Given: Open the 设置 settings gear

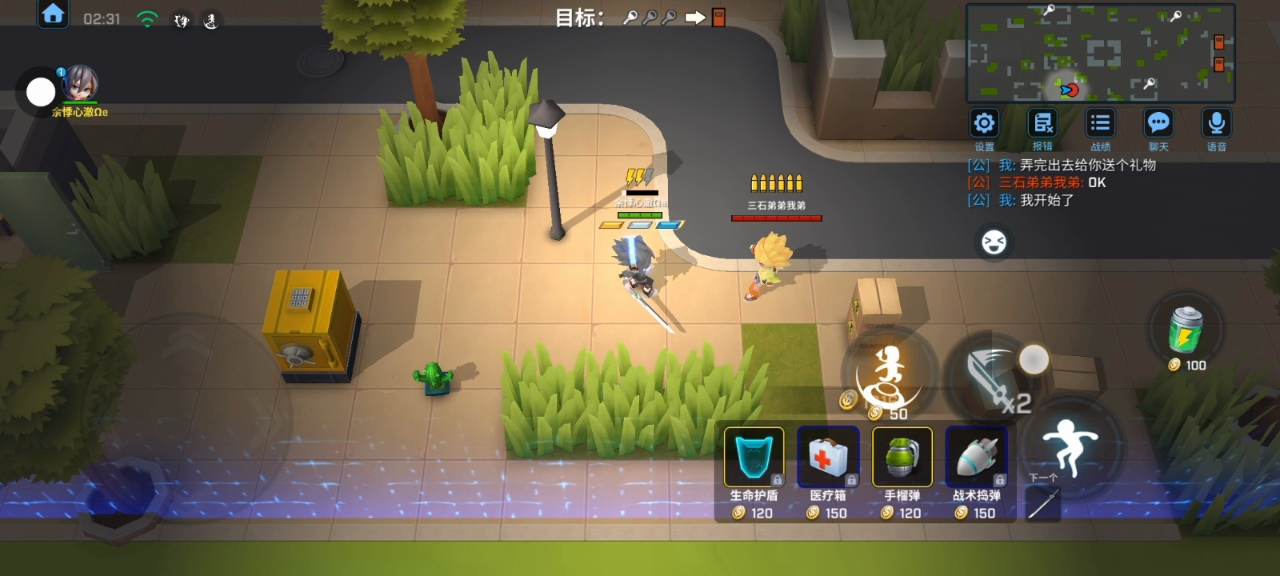Looking at the screenshot, I should pos(985,123).
